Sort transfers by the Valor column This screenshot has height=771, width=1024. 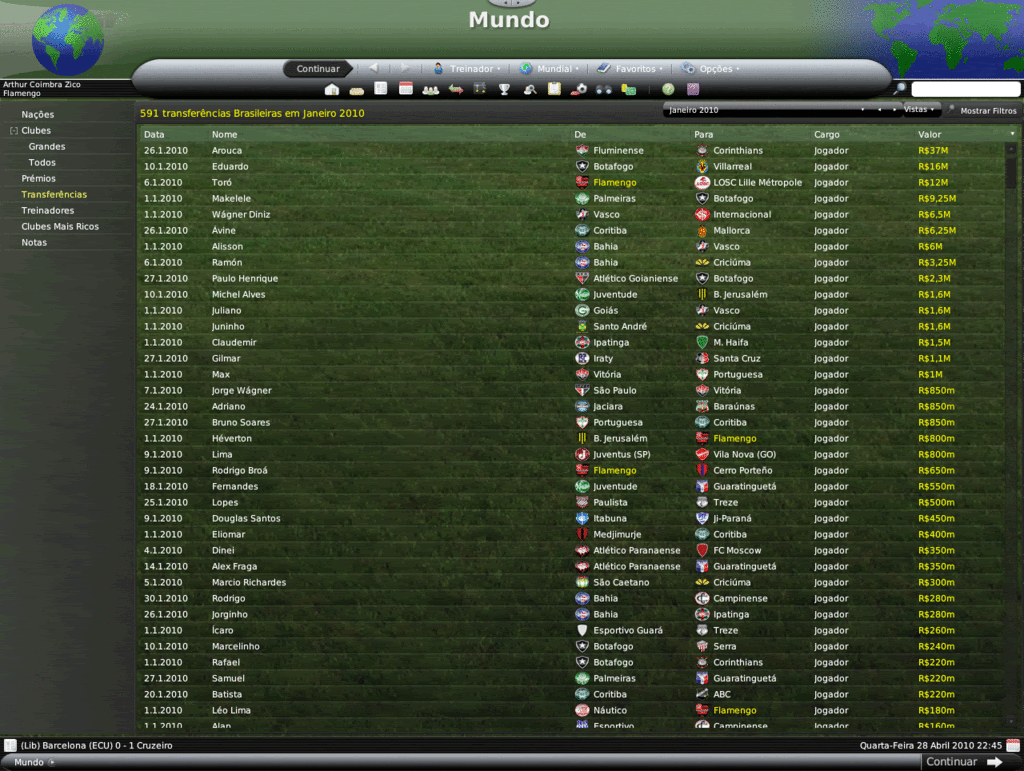(930, 134)
